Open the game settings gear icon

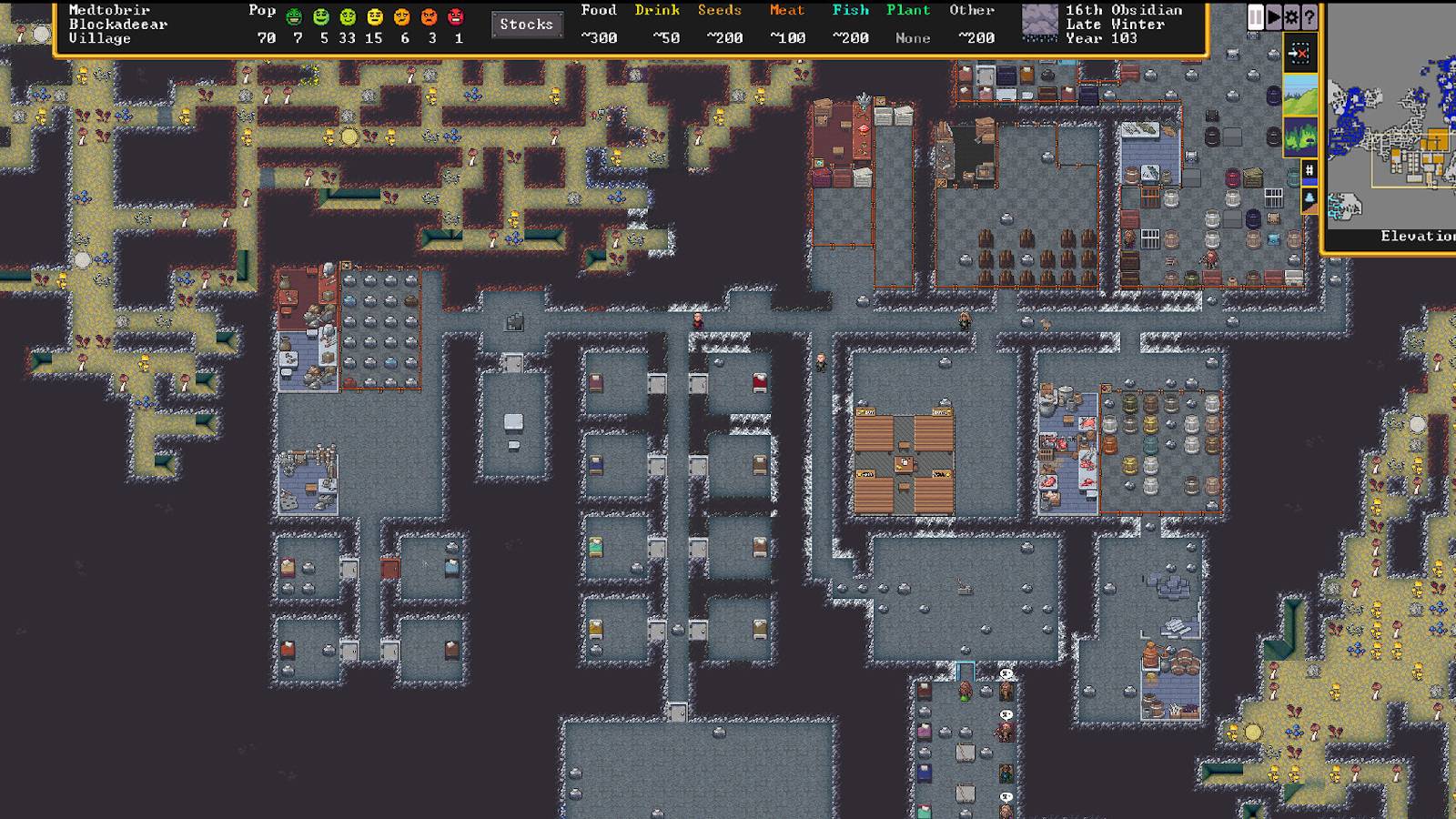[x=1292, y=15]
